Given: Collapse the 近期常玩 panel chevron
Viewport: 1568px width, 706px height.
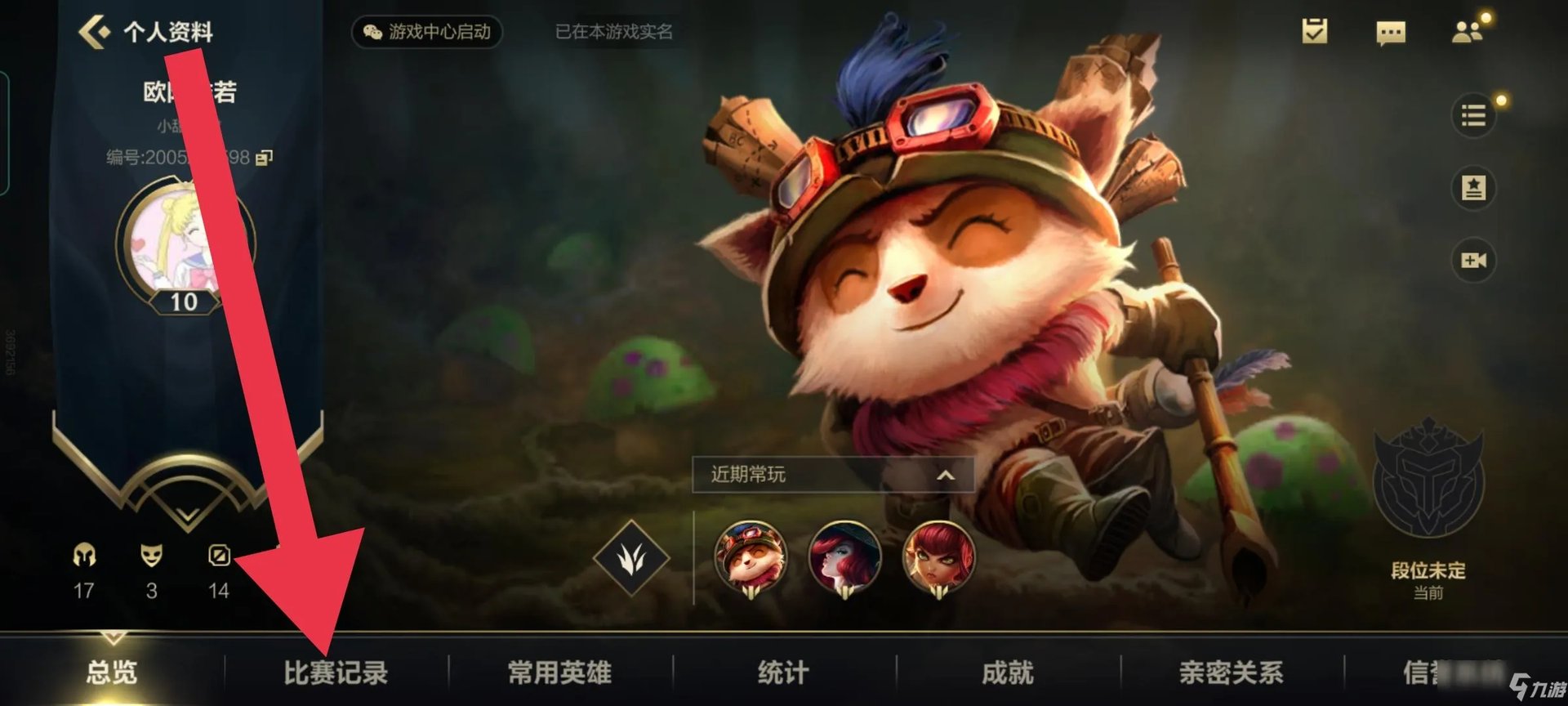Looking at the screenshot, I should [944, 475].
